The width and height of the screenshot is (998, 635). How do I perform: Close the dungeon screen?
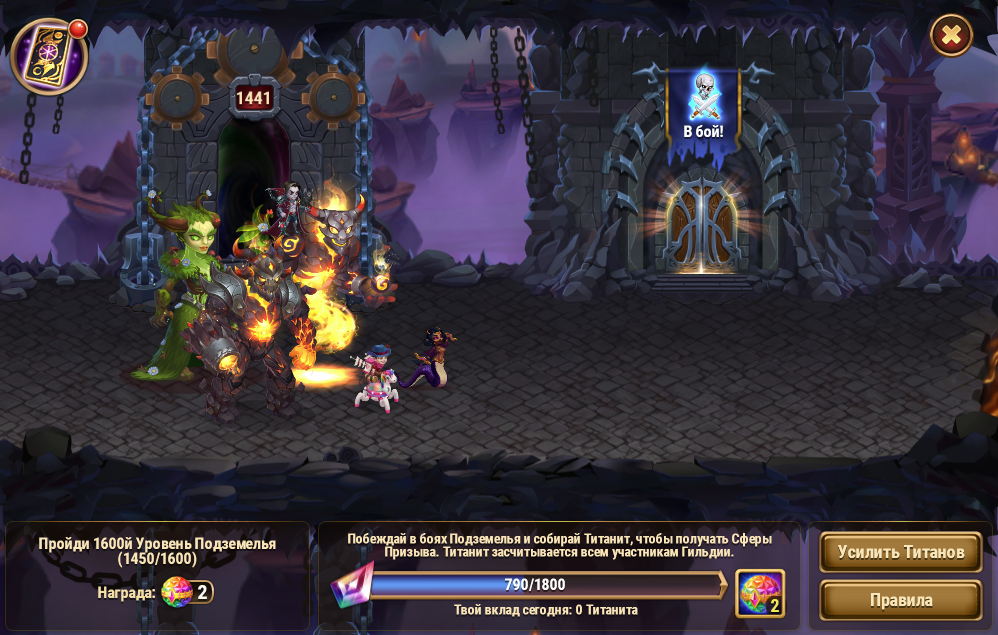point(951,36)
